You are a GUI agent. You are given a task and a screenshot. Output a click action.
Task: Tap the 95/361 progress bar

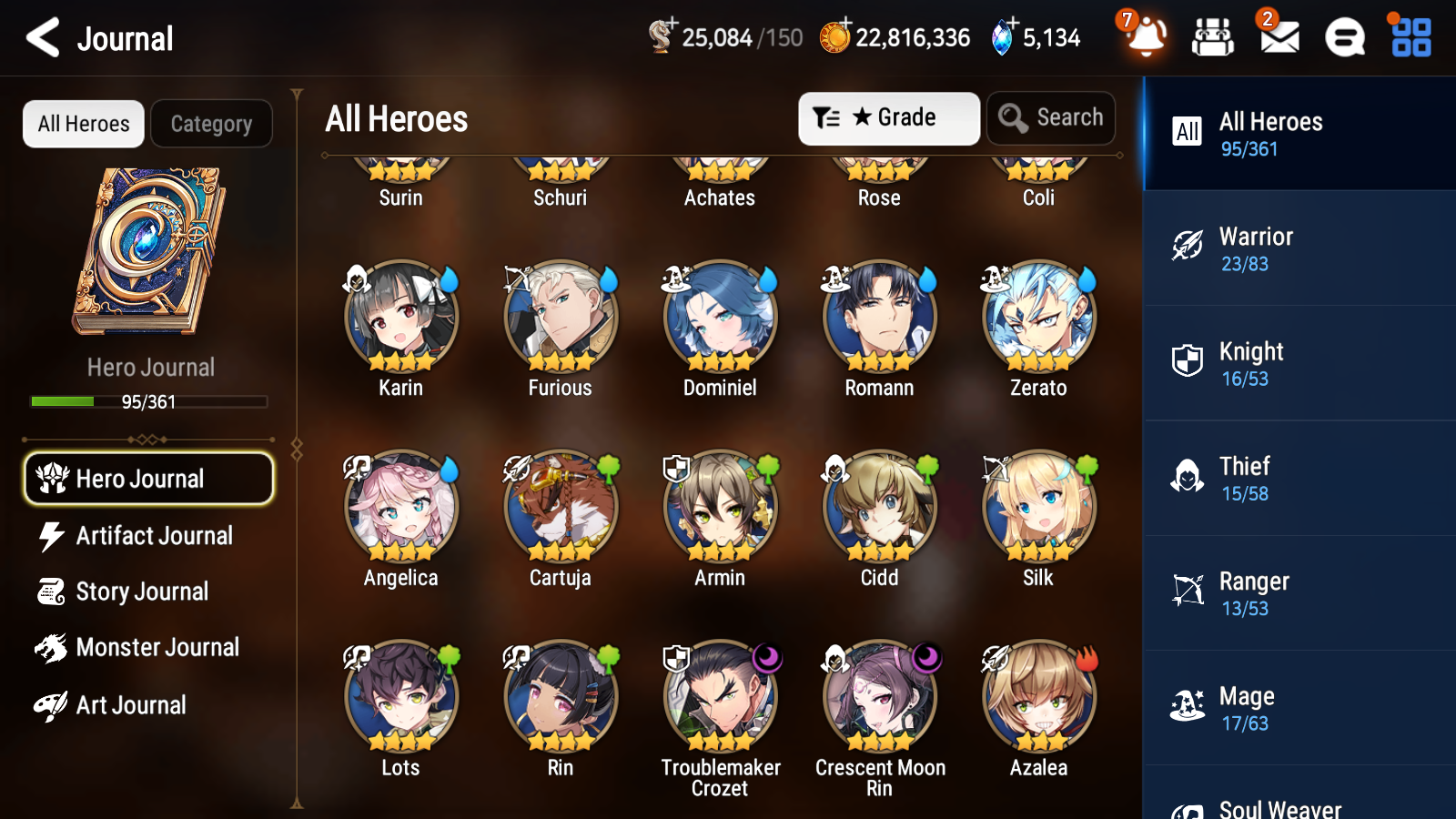point(149,401)
